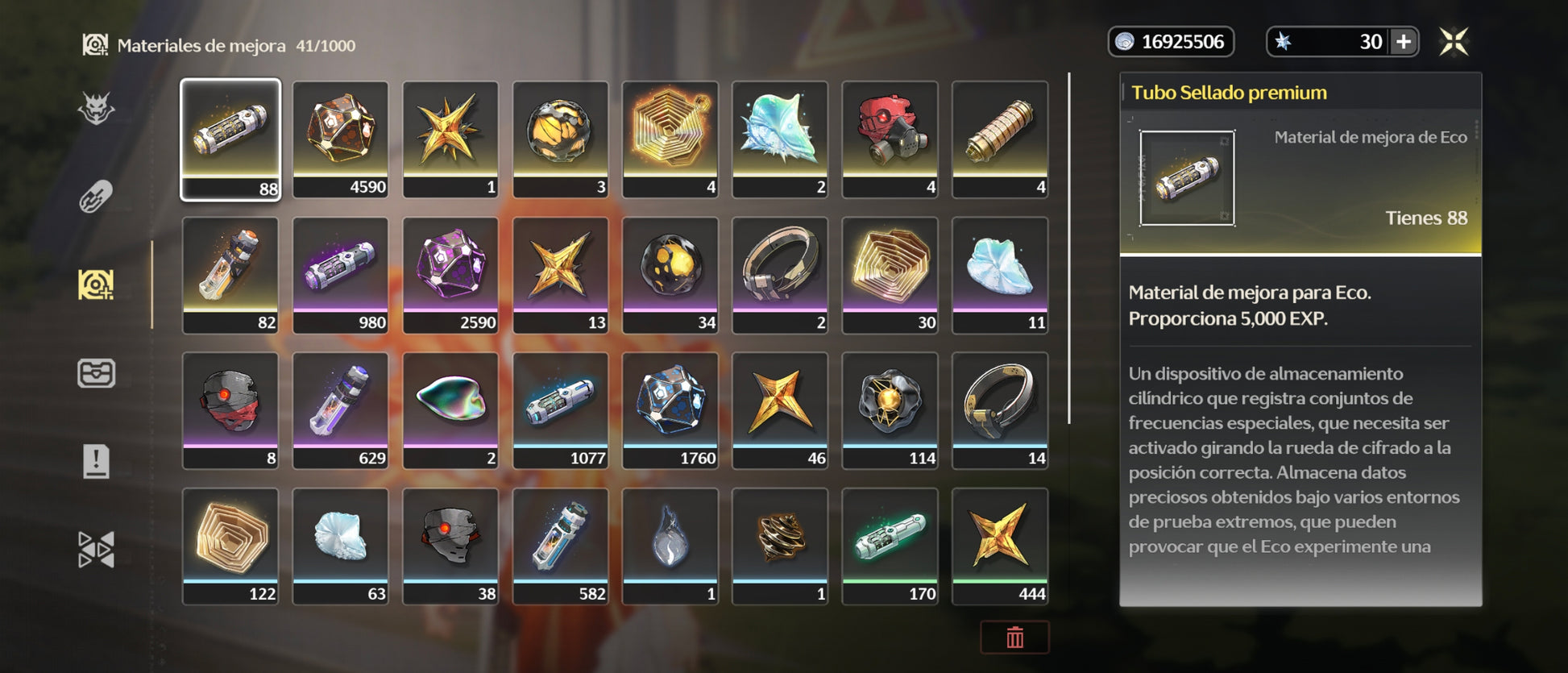Switch to the demon mask category tab
The width and height of the screenshot is (1568, 673).
click(x=96, y=109)
